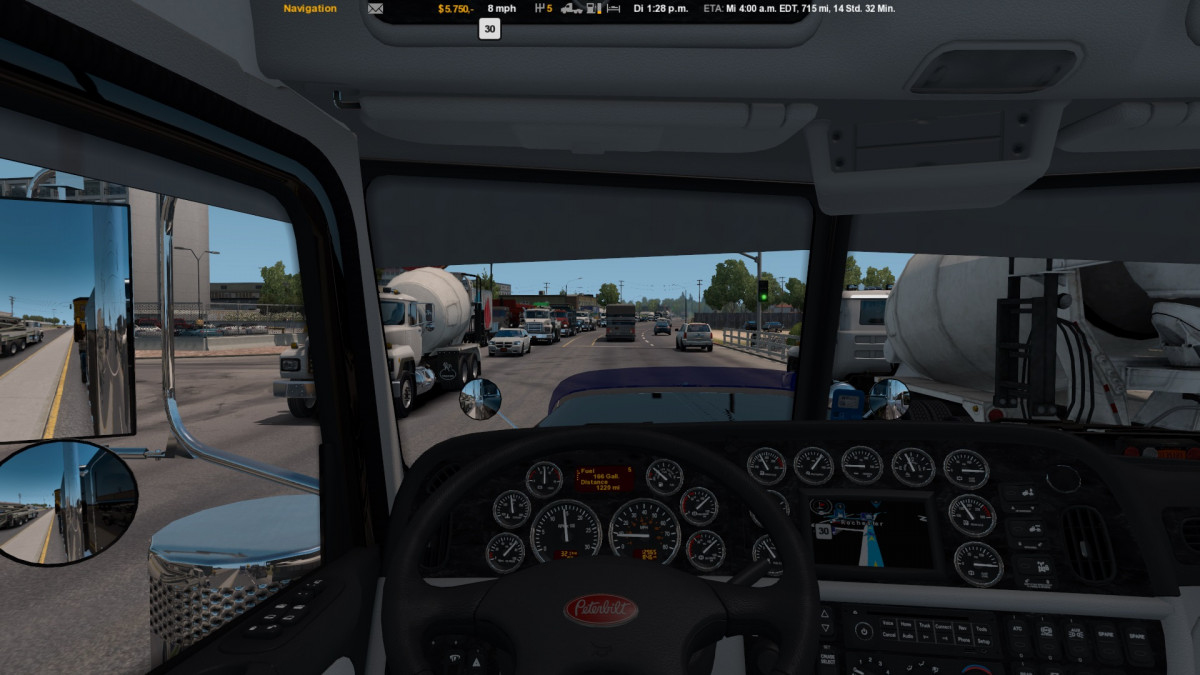Screen dimensions: 1200x675
Task: Open the Navigation label in the top bar
Action: pyautogui.click(x=310, y=9)
